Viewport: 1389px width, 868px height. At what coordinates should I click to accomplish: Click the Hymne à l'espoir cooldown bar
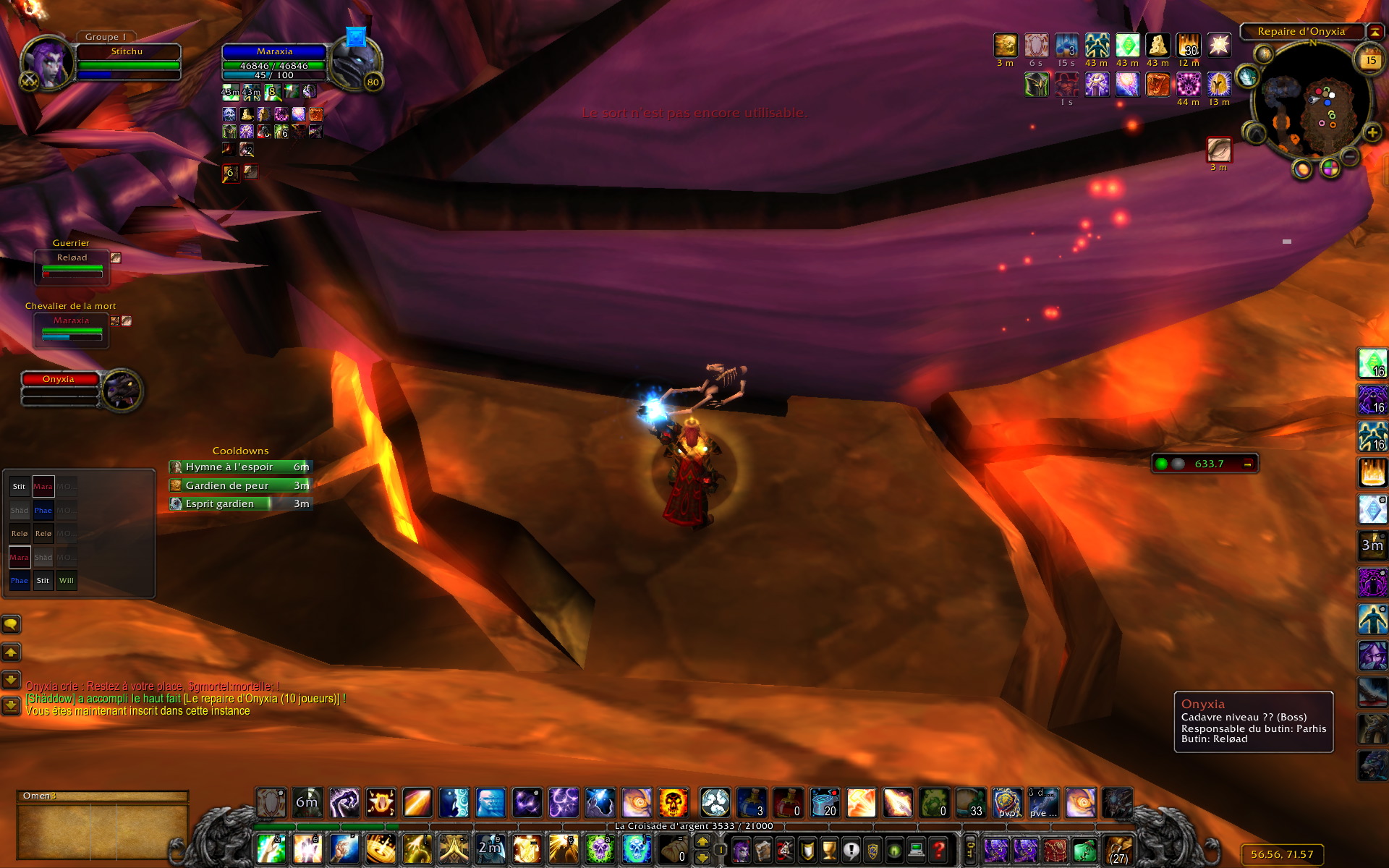click(x=240, y=467)
